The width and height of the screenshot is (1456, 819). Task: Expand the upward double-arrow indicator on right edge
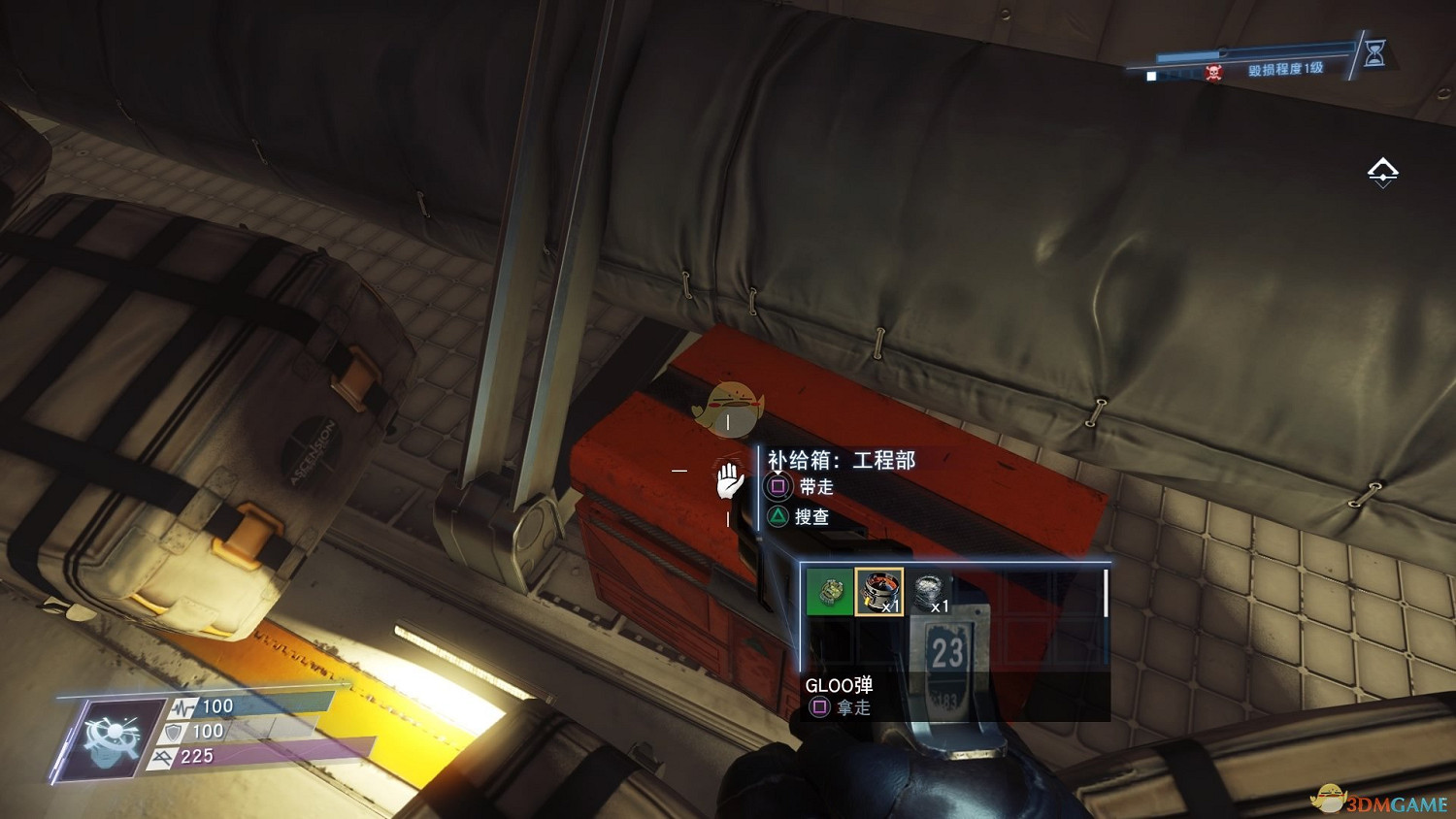coord(1382,171)
